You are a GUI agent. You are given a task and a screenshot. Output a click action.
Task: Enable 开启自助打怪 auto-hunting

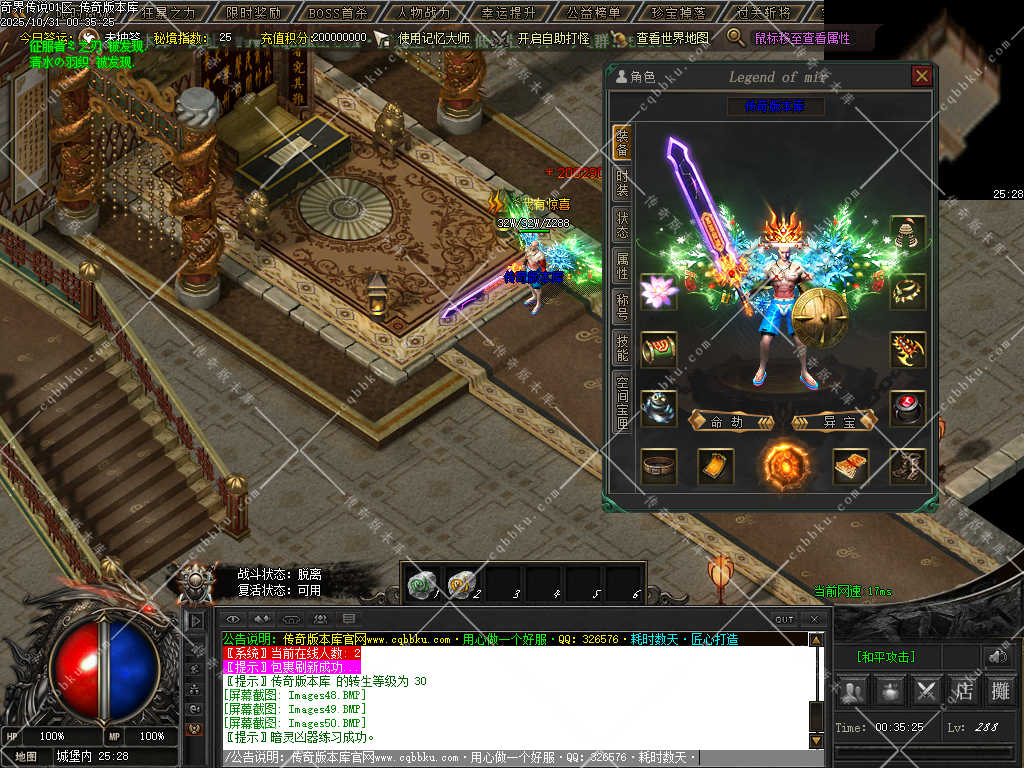pyautogui.click(x=553, y=38)
